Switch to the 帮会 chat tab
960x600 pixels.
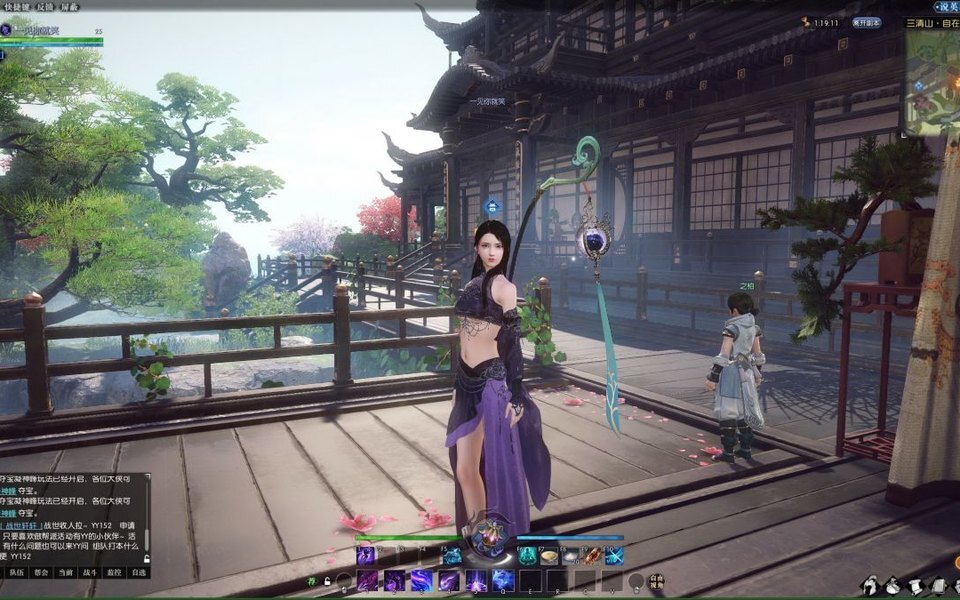tap(41, 572)
